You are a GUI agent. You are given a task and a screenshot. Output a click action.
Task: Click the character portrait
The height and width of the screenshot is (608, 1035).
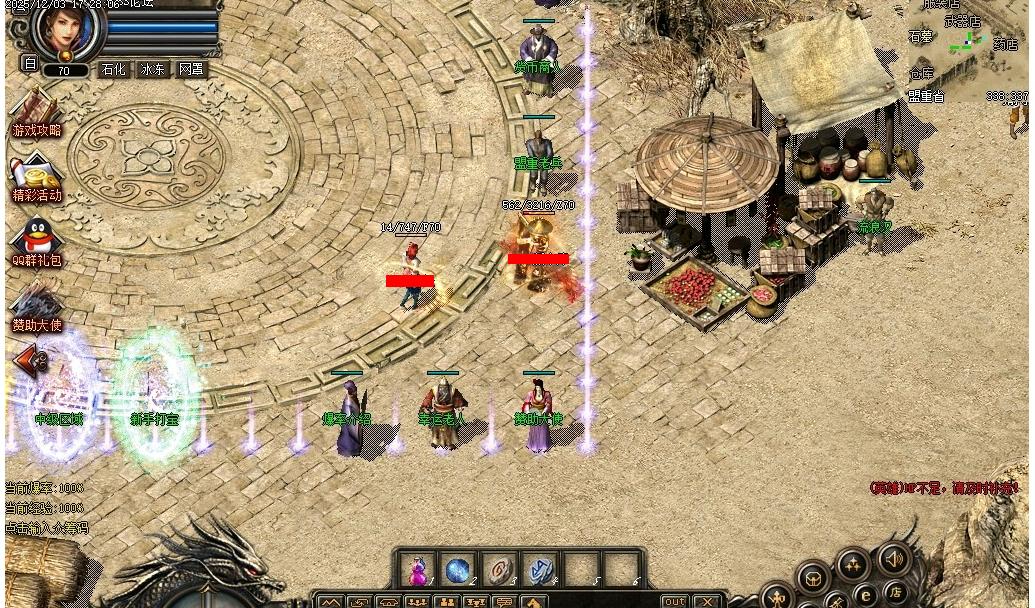68,32
